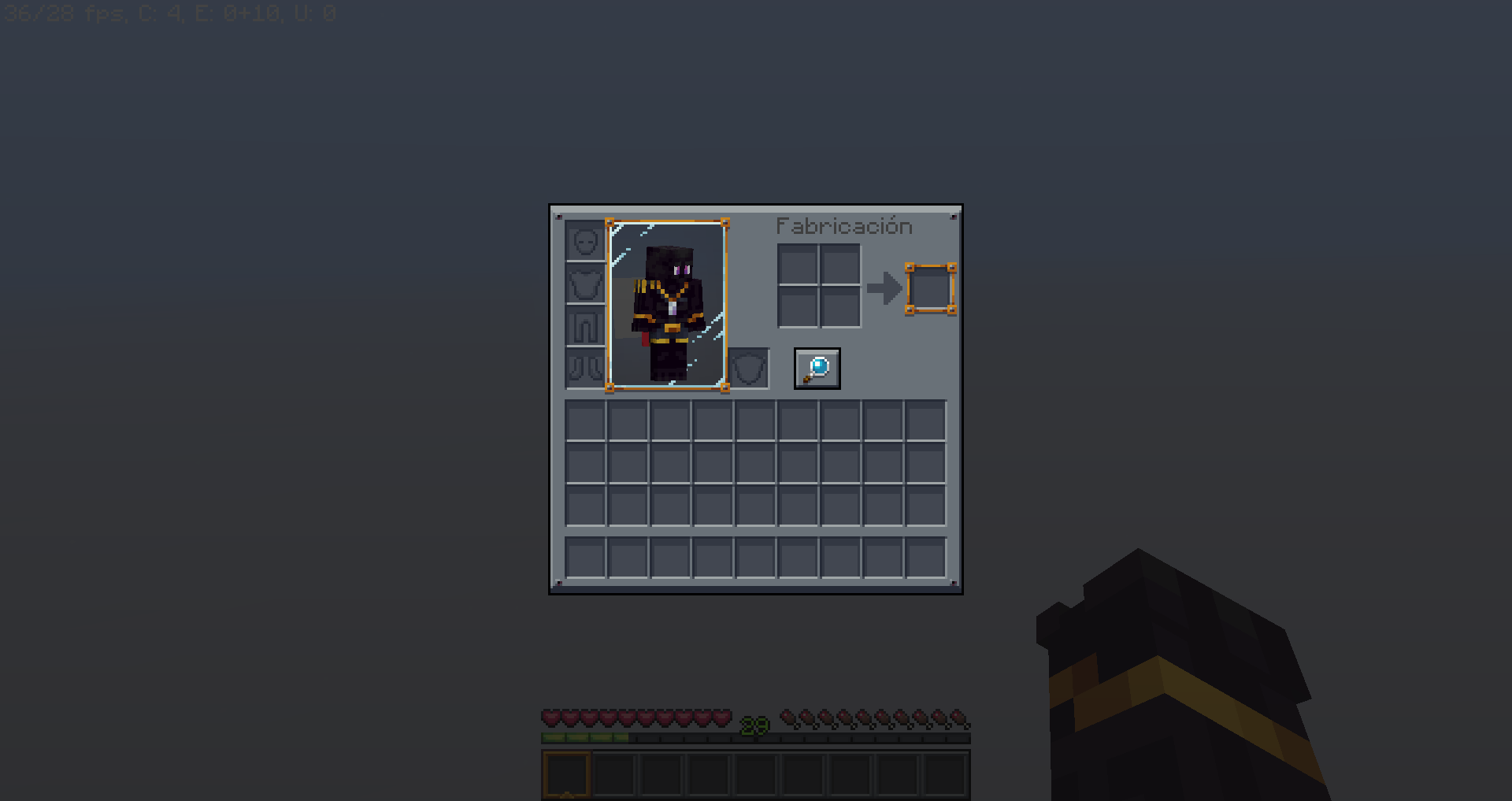This screenshot has width=1512, height=801.
Task: Click the player character preview
Action: click(668, 303)
